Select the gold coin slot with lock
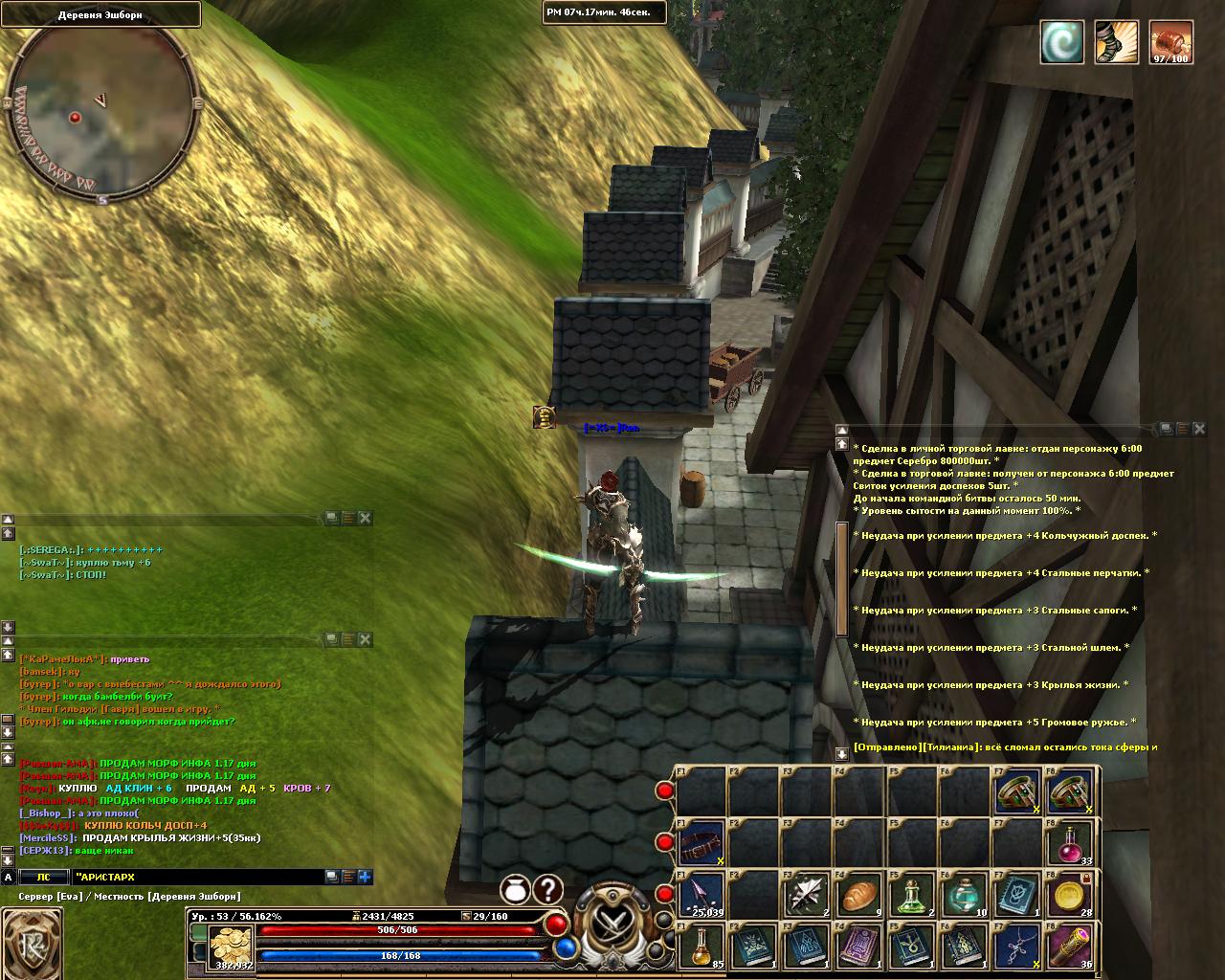 (1072, 897)
